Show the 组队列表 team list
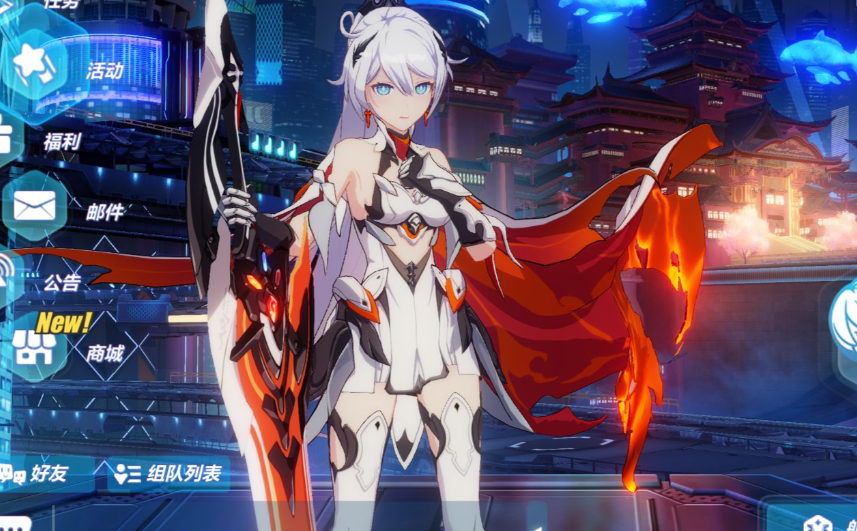This screenshot has width=857, height=531. [x=166, y=474]
